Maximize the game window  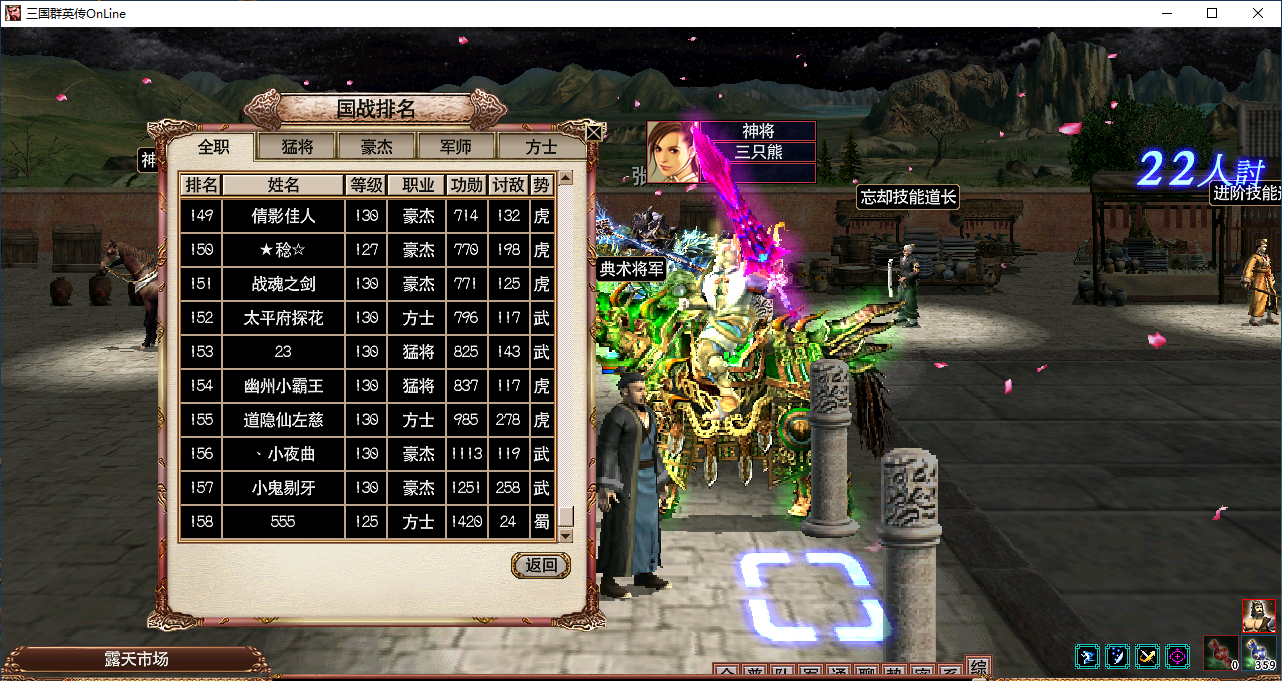pos(1212,13)
